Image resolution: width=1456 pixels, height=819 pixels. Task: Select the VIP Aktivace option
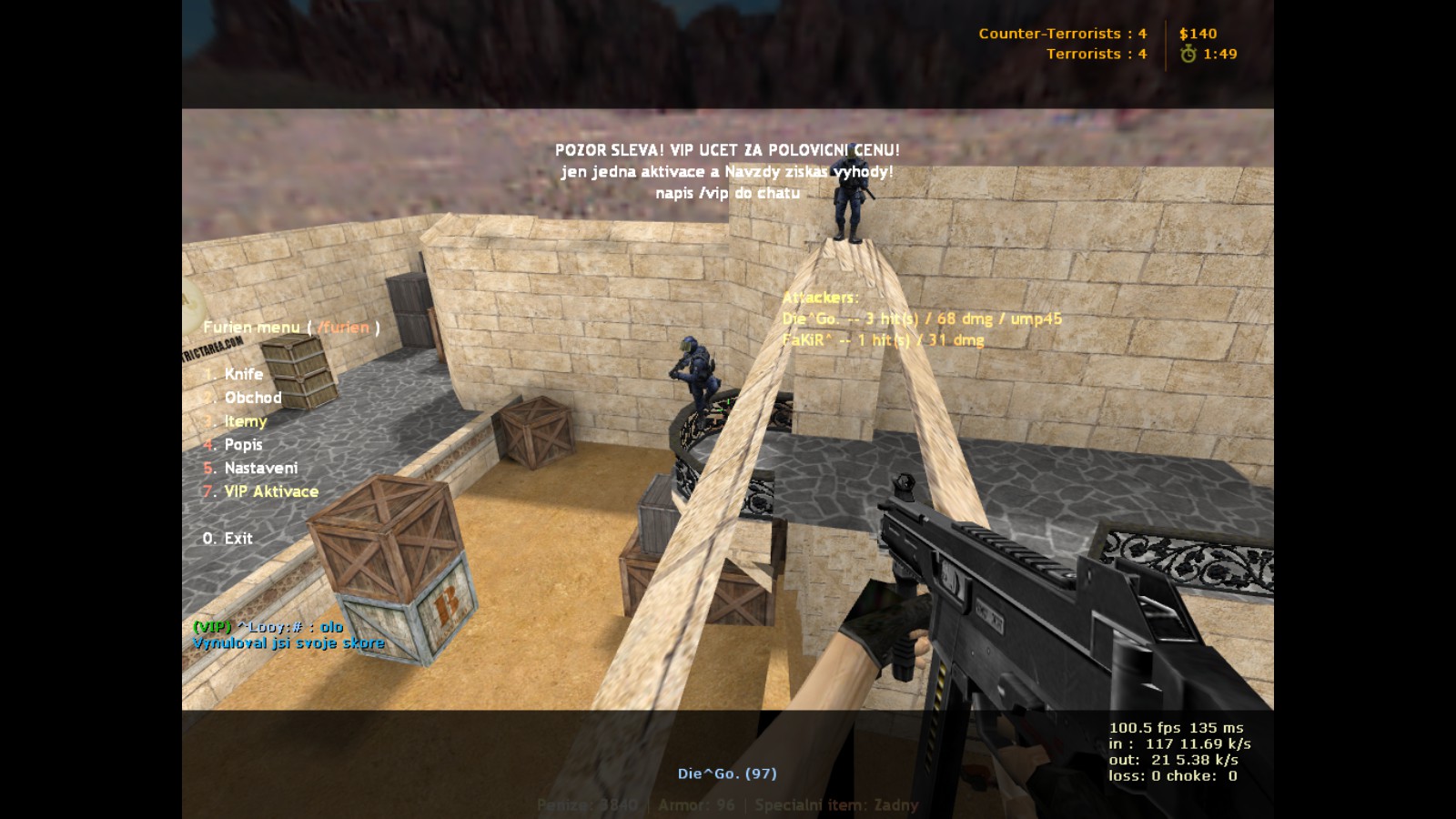pyautogui.click(x=270, y=491)
